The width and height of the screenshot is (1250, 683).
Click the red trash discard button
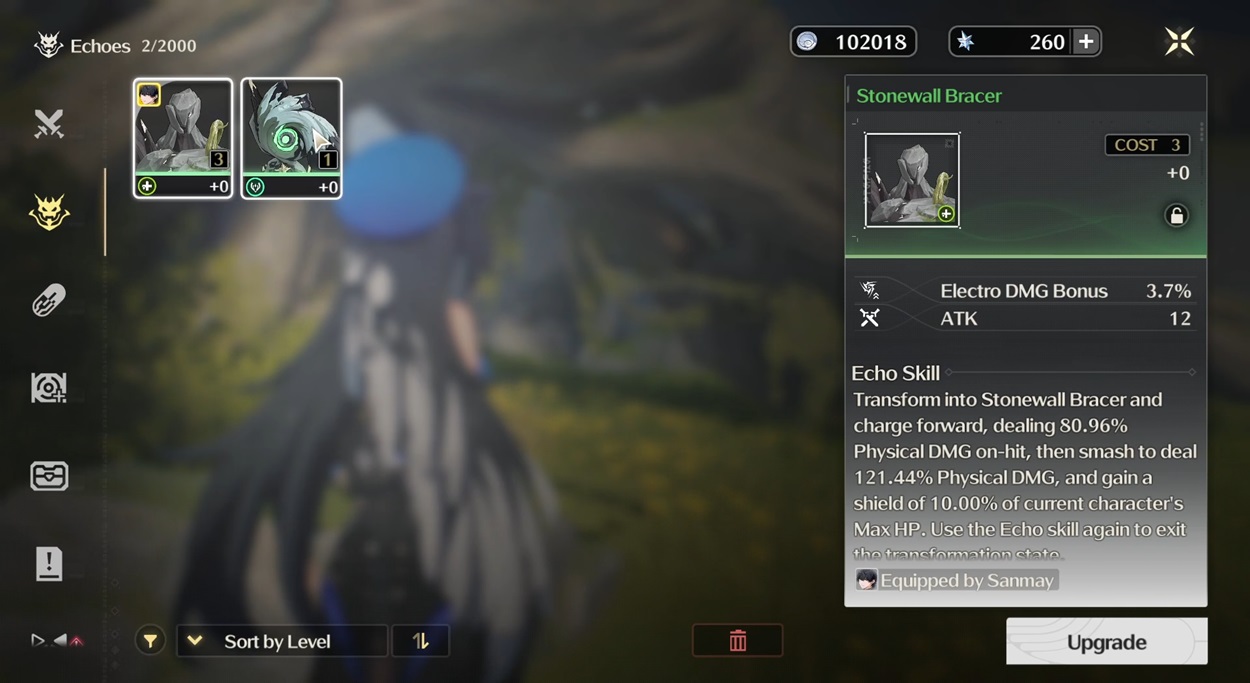[x=737, y=641]
